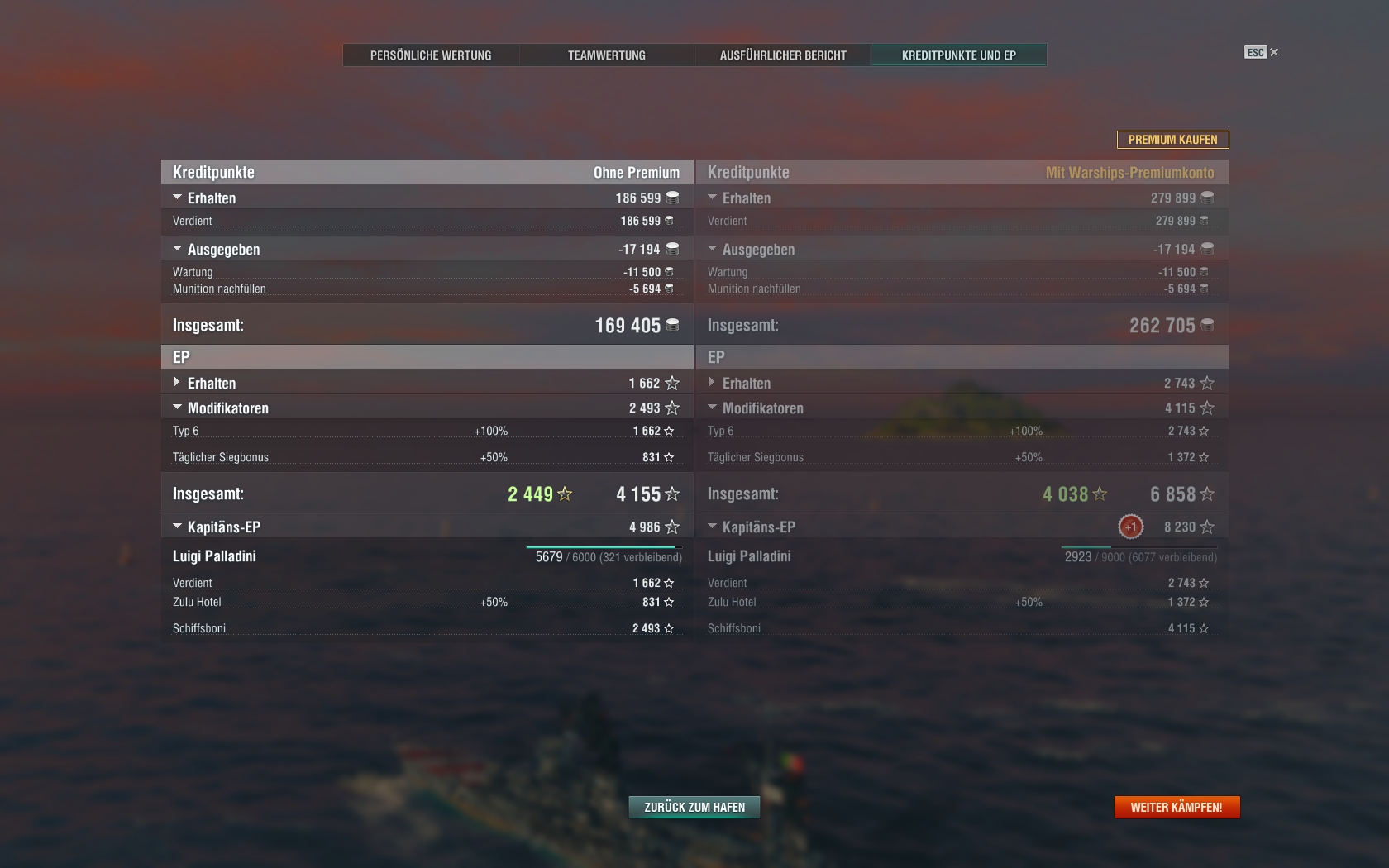
Task: Click the star beside Schiffsboni 4 115
Action: point(1205,628)
